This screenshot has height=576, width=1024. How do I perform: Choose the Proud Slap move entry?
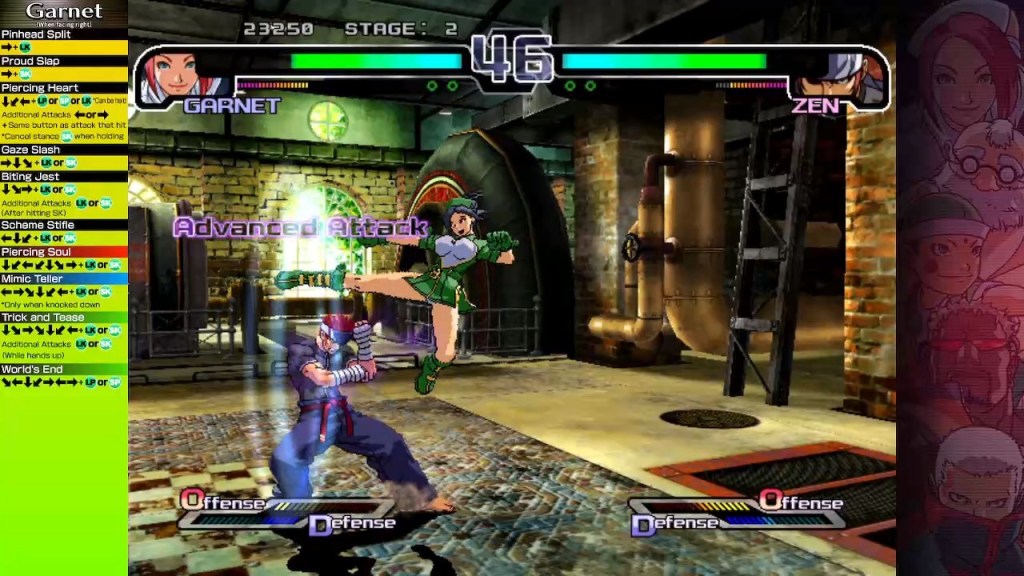(31, 61)
